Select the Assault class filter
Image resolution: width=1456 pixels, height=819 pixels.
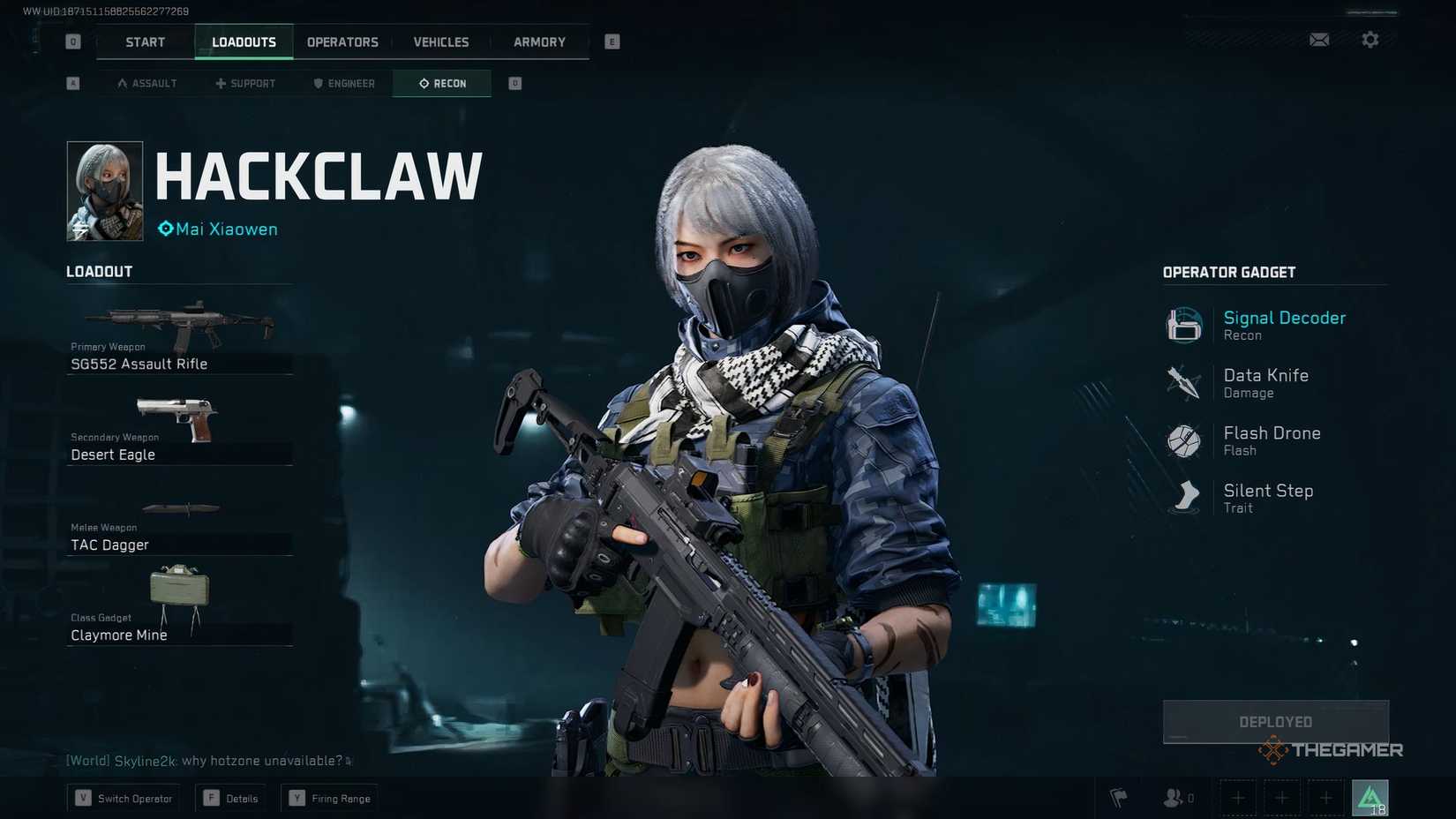click(x=146, y=83)
